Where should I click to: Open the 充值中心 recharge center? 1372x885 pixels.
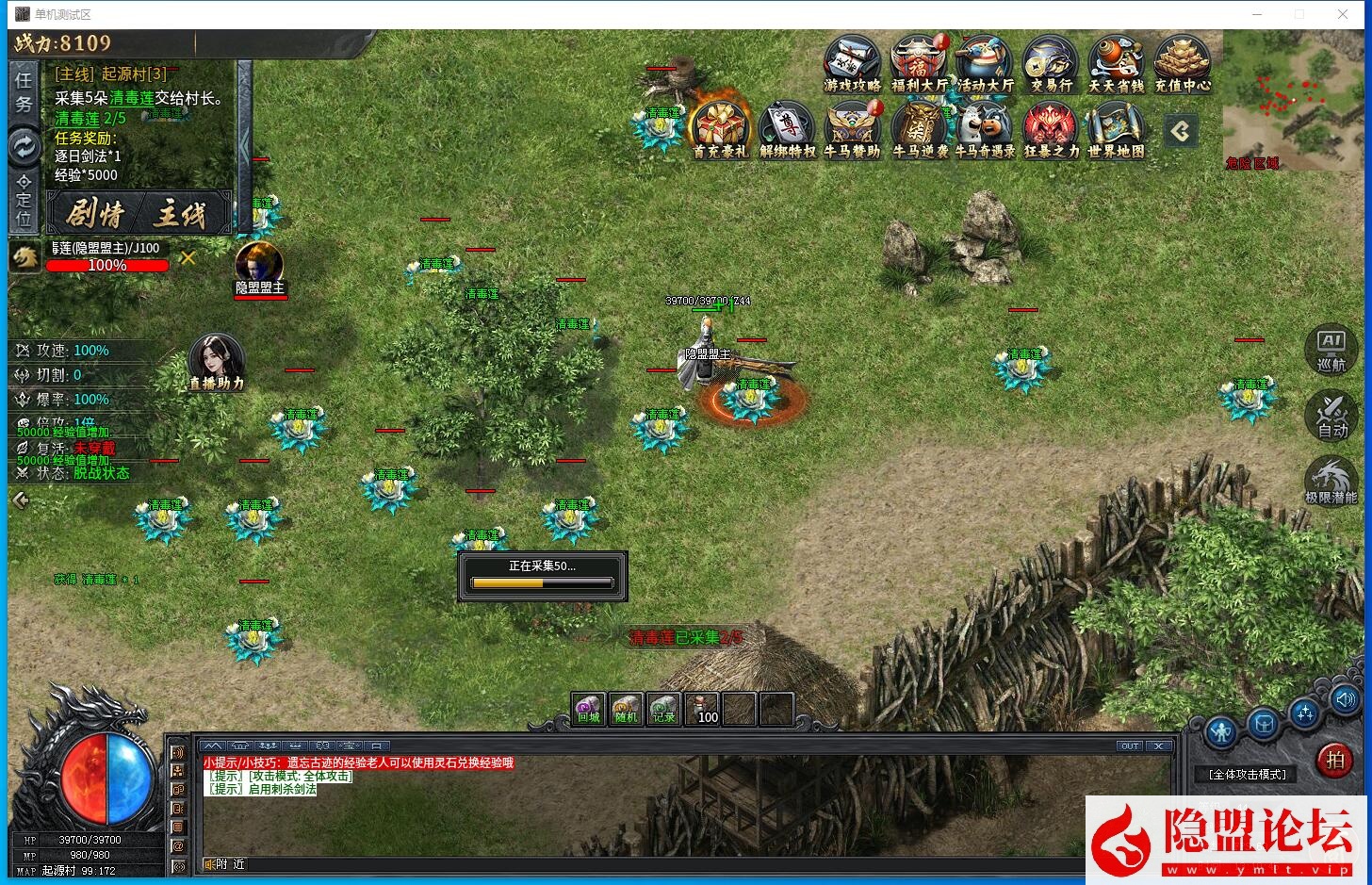click(x=1182, y=63)
